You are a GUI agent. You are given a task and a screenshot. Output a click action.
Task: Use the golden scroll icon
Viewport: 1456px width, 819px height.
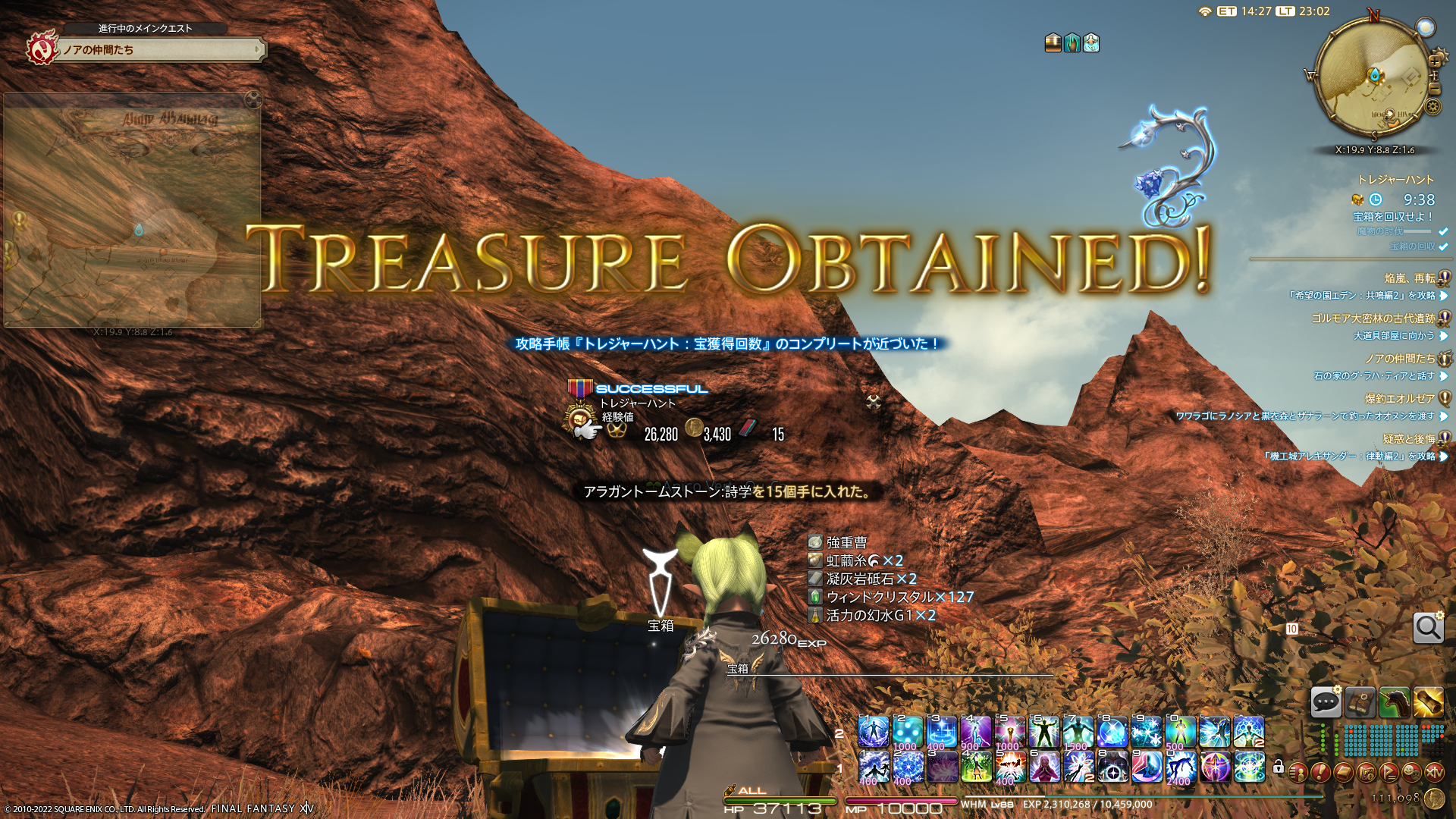point(1429,702)
